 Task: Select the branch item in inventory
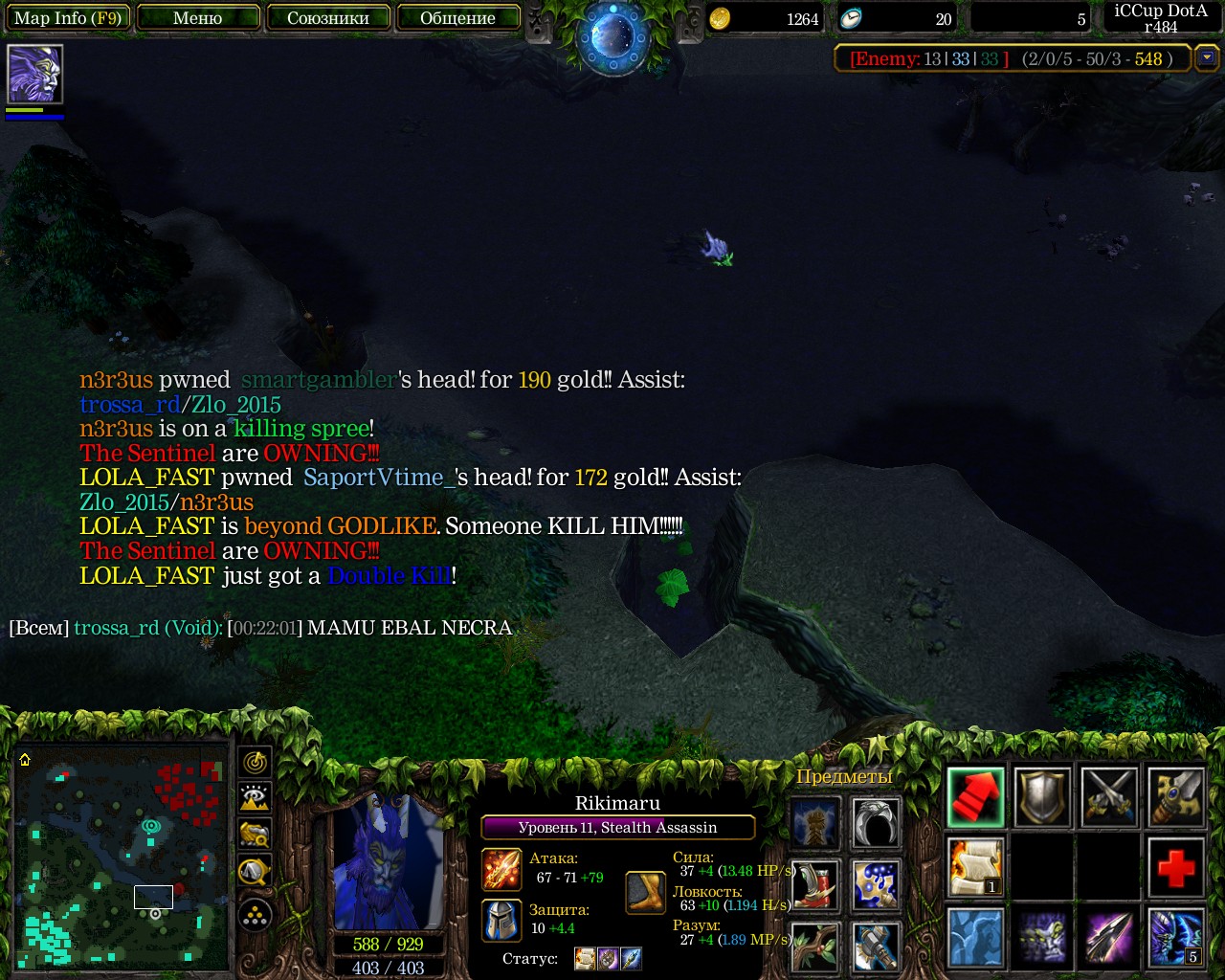point(815,946)
